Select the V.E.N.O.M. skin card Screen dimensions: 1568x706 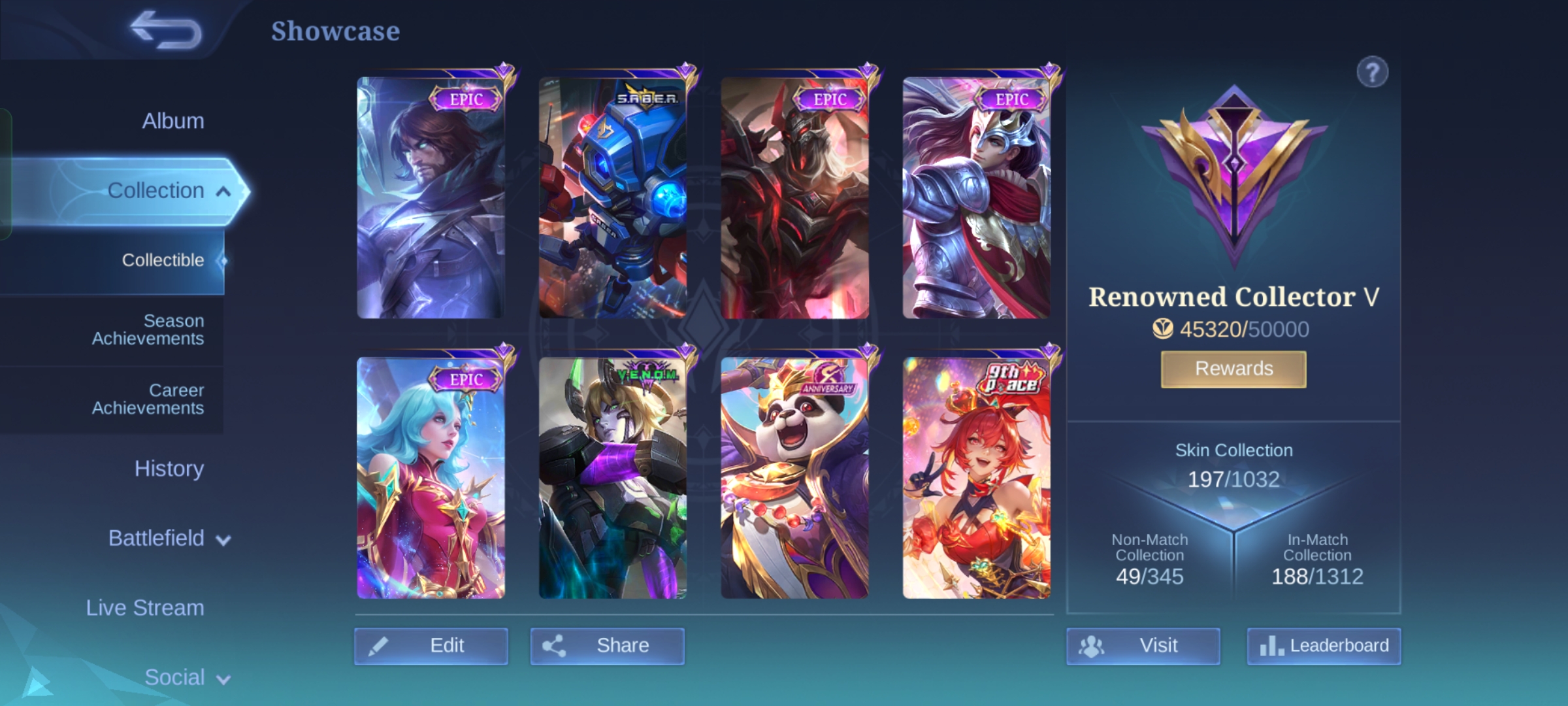click(x=613, y=478)
